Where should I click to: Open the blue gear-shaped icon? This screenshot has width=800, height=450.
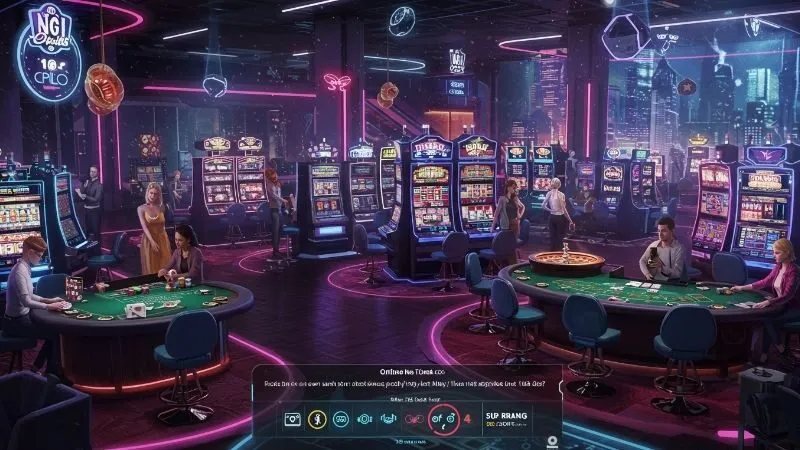[x=364, y=420]
